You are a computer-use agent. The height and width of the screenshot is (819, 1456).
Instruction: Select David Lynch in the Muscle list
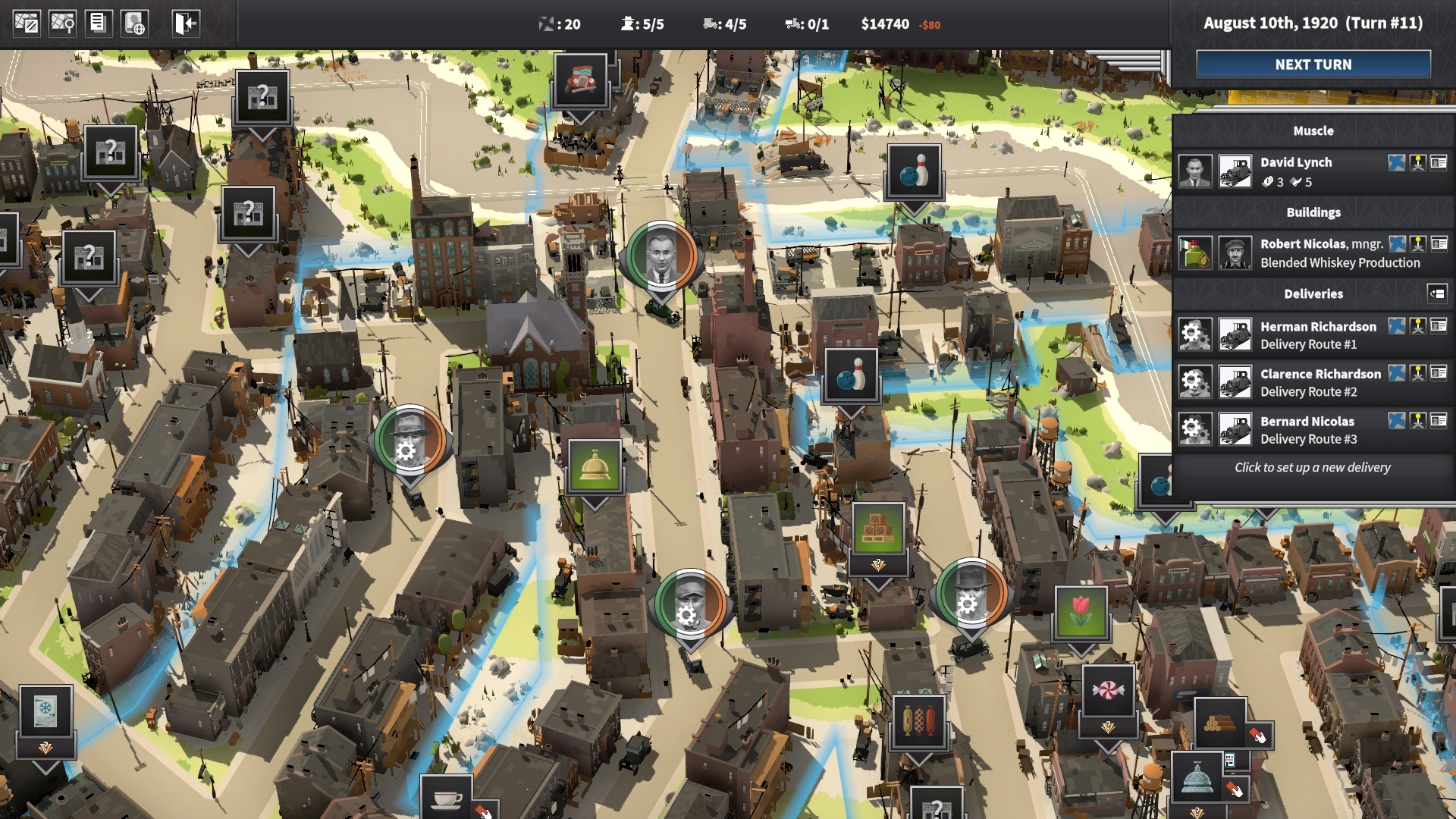[1295, 162]
